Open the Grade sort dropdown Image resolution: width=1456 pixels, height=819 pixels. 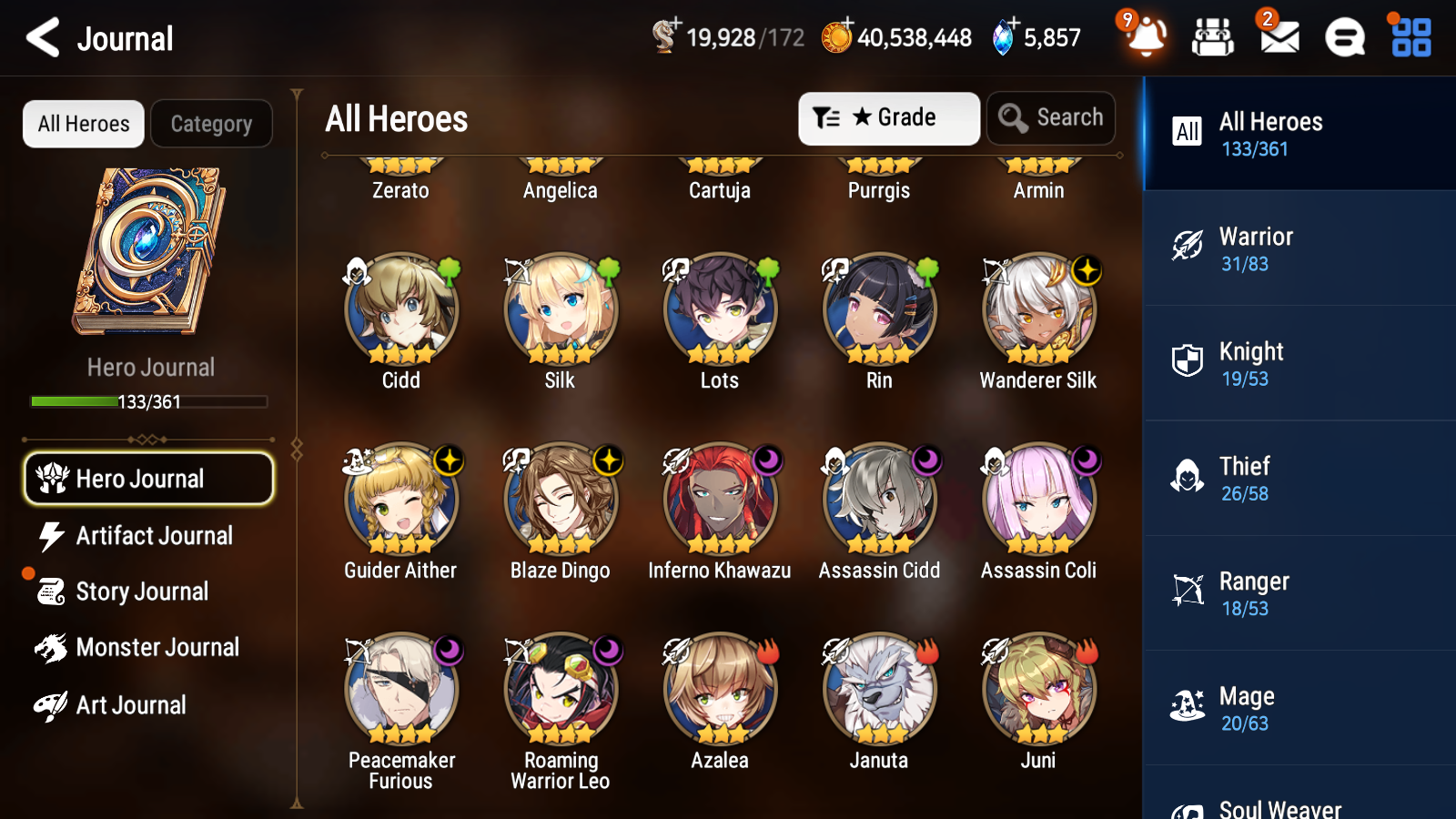[888, 117]
